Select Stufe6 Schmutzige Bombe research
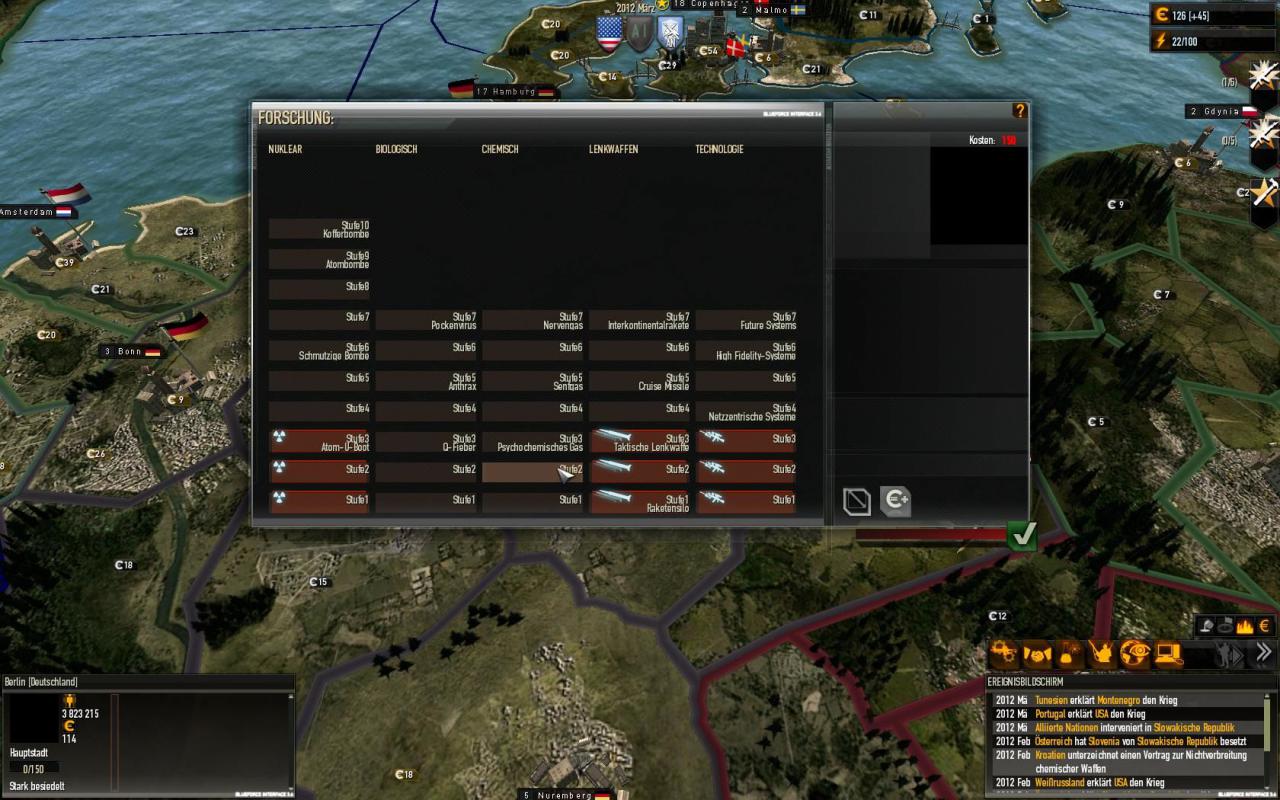 [x=319, y=351]
